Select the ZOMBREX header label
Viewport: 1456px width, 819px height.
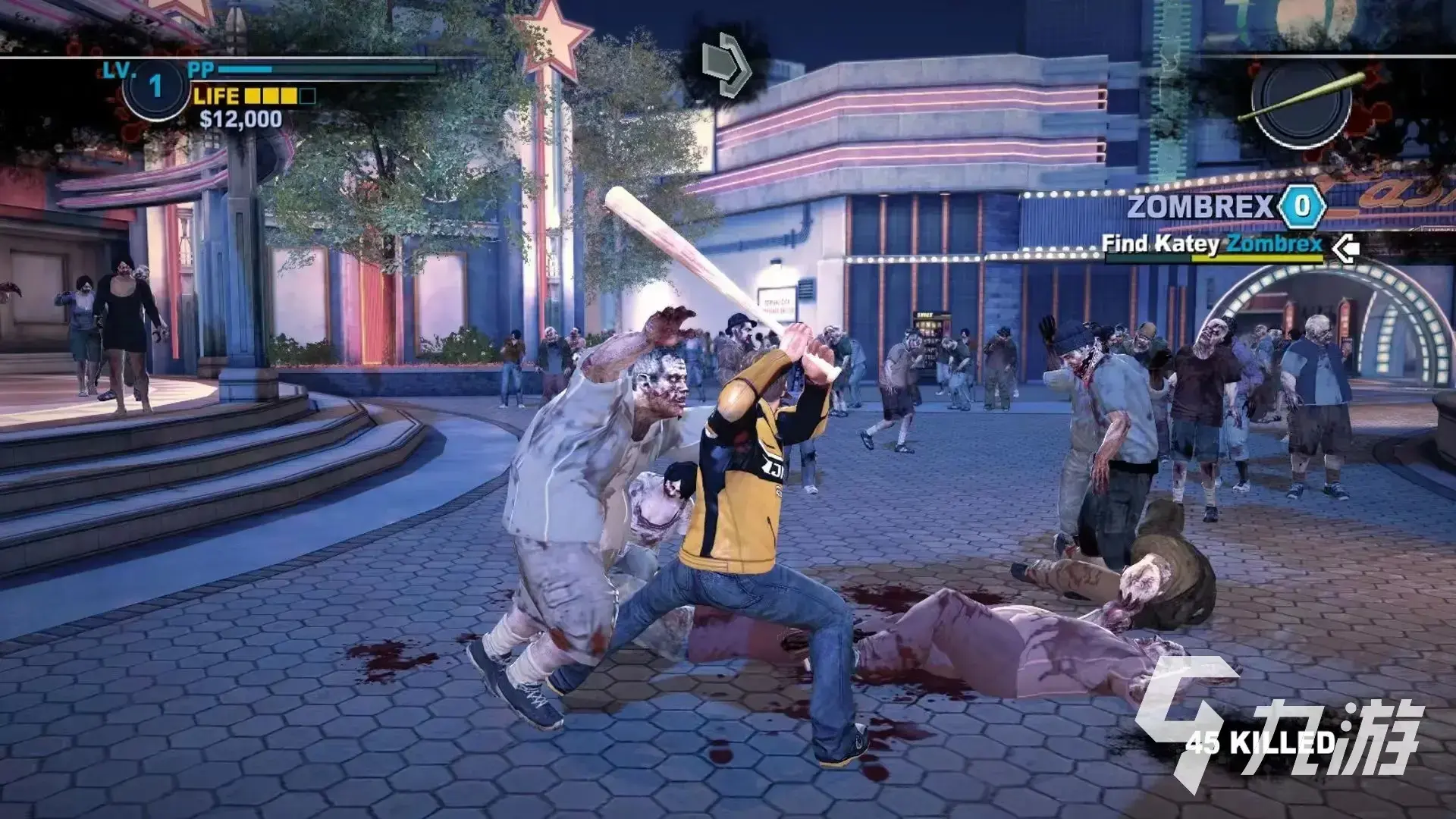tap(1202, 205)
